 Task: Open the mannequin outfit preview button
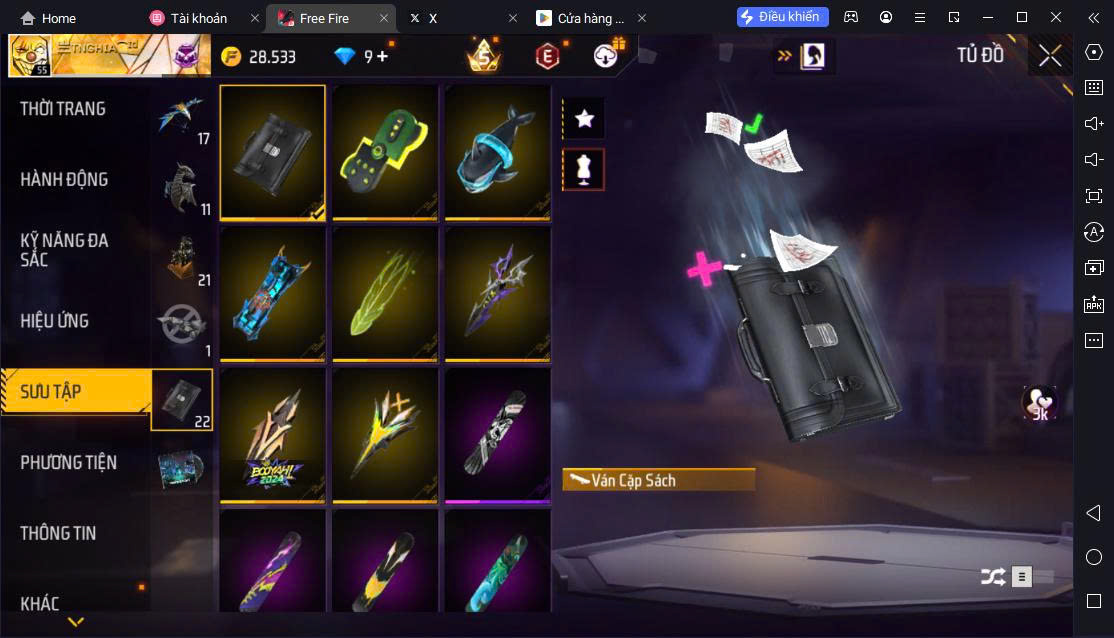point(585,170)
